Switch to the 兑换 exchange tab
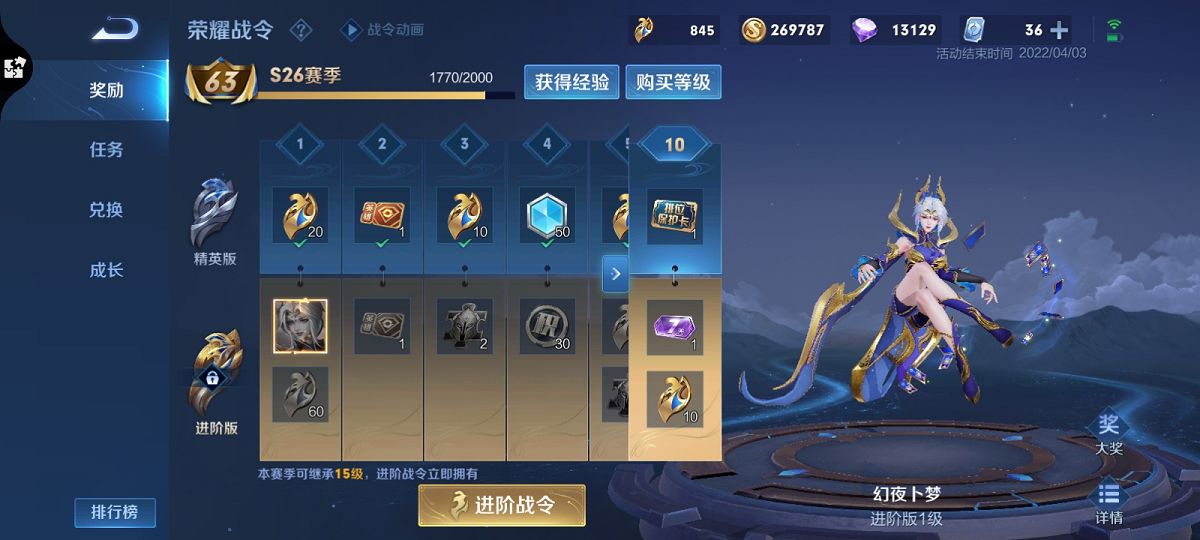The width and height of the screenshot is (1200, 540). point(107,210)
